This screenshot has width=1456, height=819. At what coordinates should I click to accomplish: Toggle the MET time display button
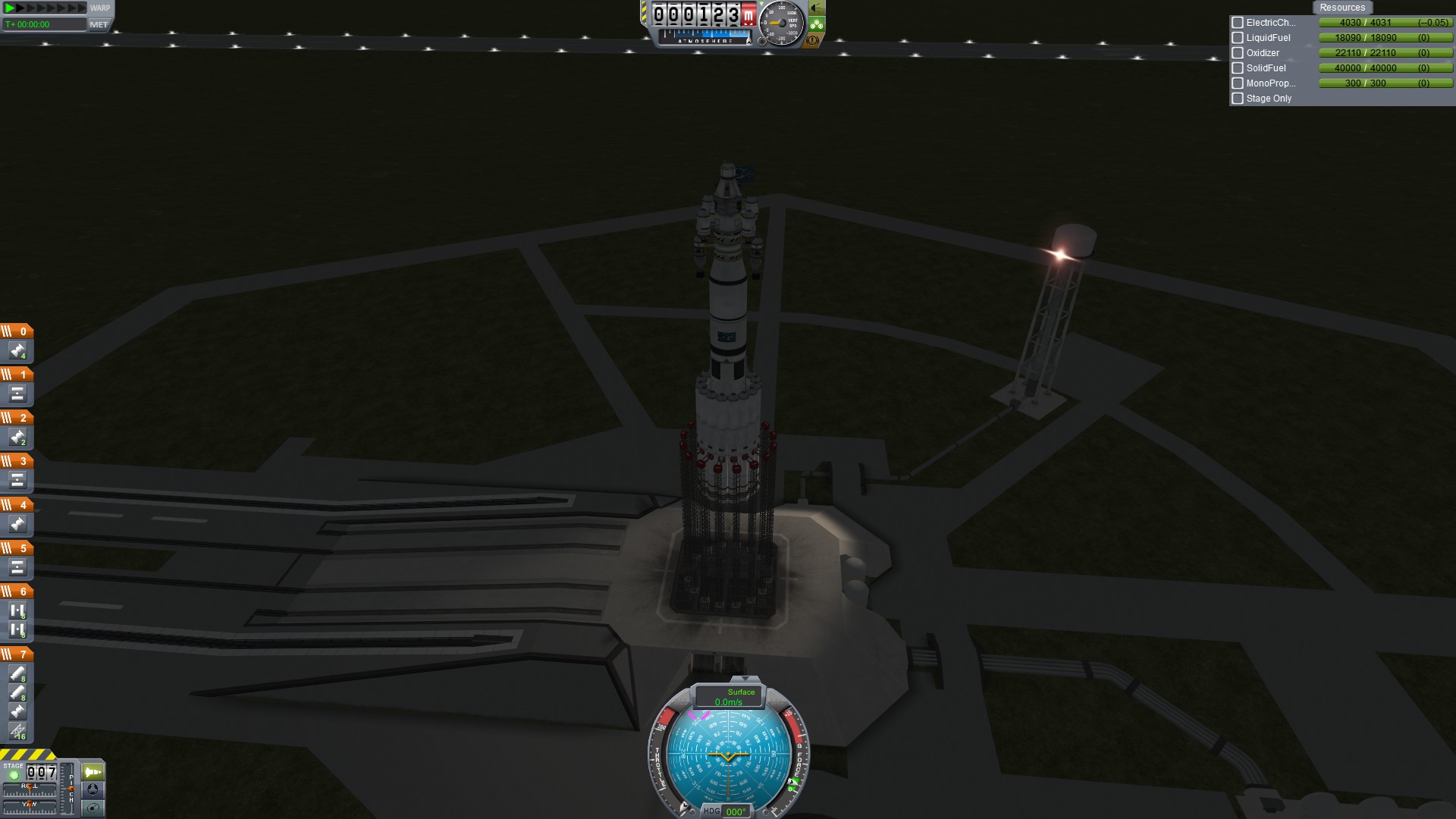pos(99,24)
